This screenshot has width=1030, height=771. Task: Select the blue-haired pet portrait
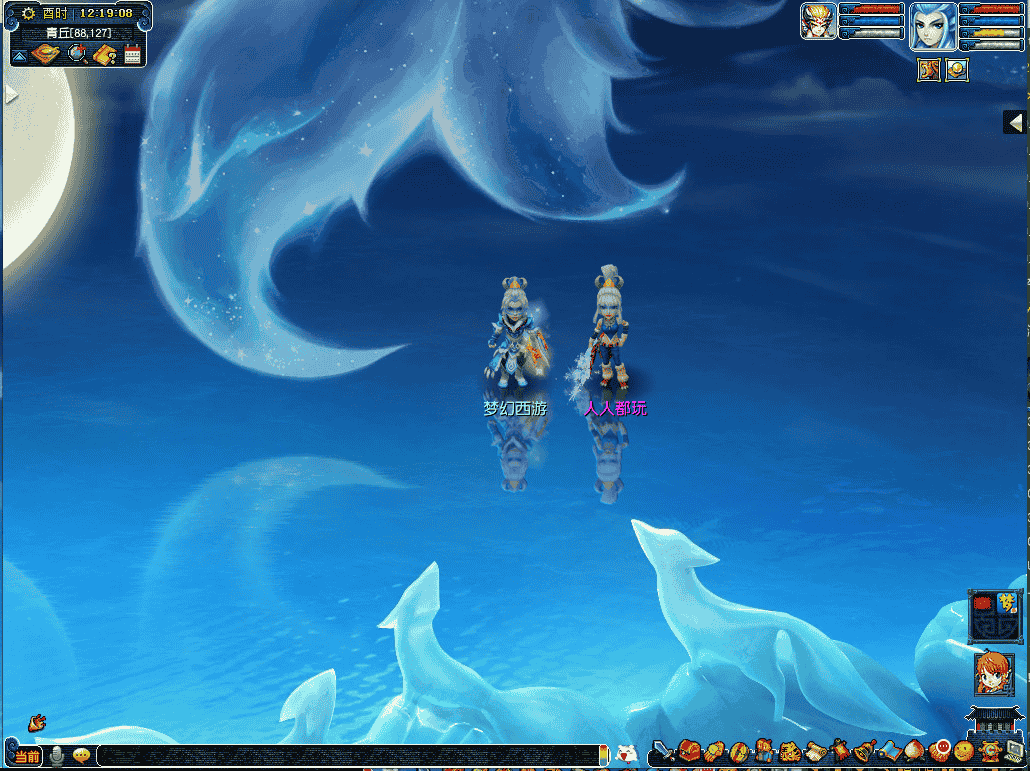(932, 25)
